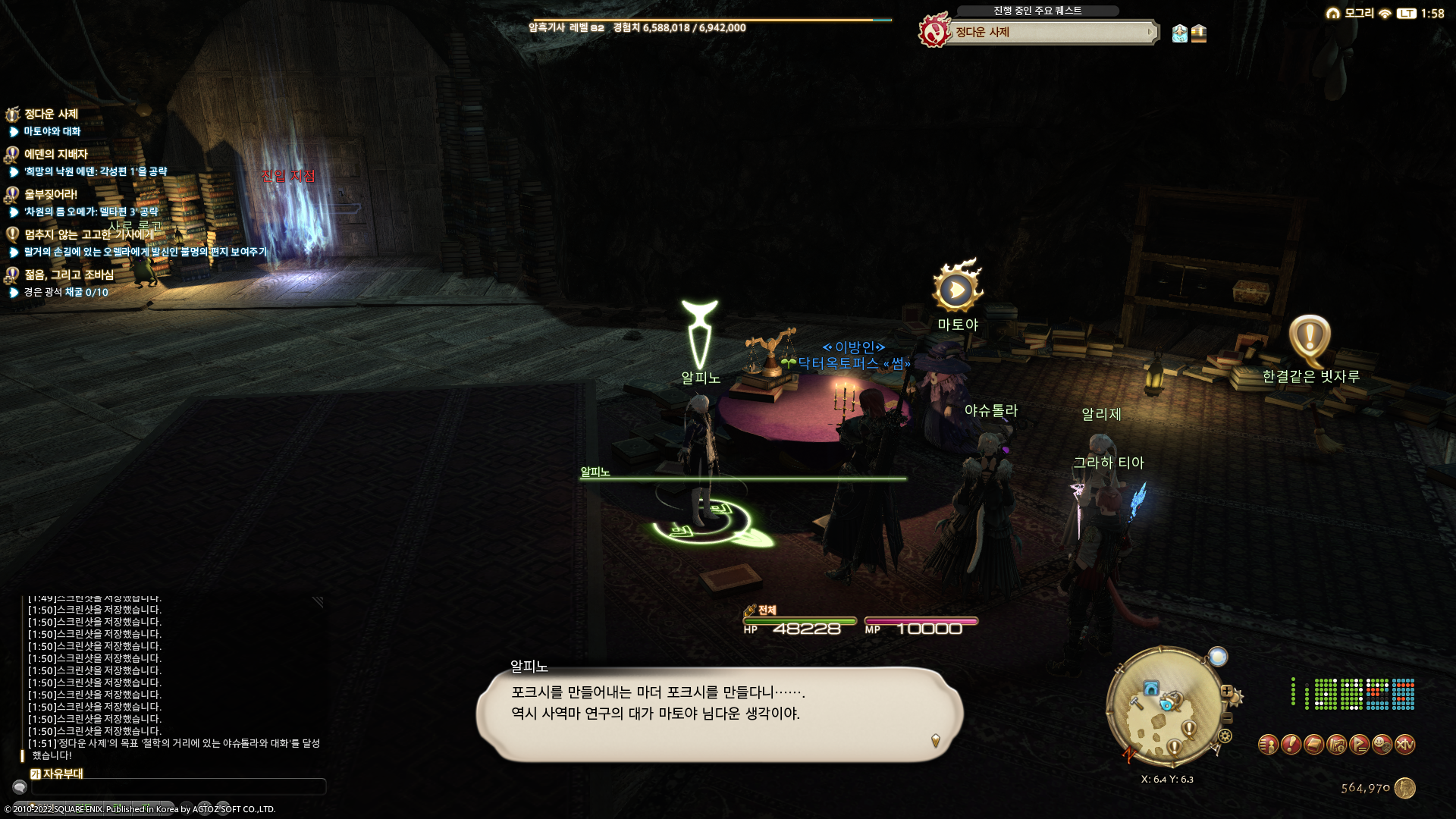Screen dimensions: 1456x819
Task: Select the 마토야와 대화 objective in quest tracker
Action: pyautogui.click(x=52, y=132)
